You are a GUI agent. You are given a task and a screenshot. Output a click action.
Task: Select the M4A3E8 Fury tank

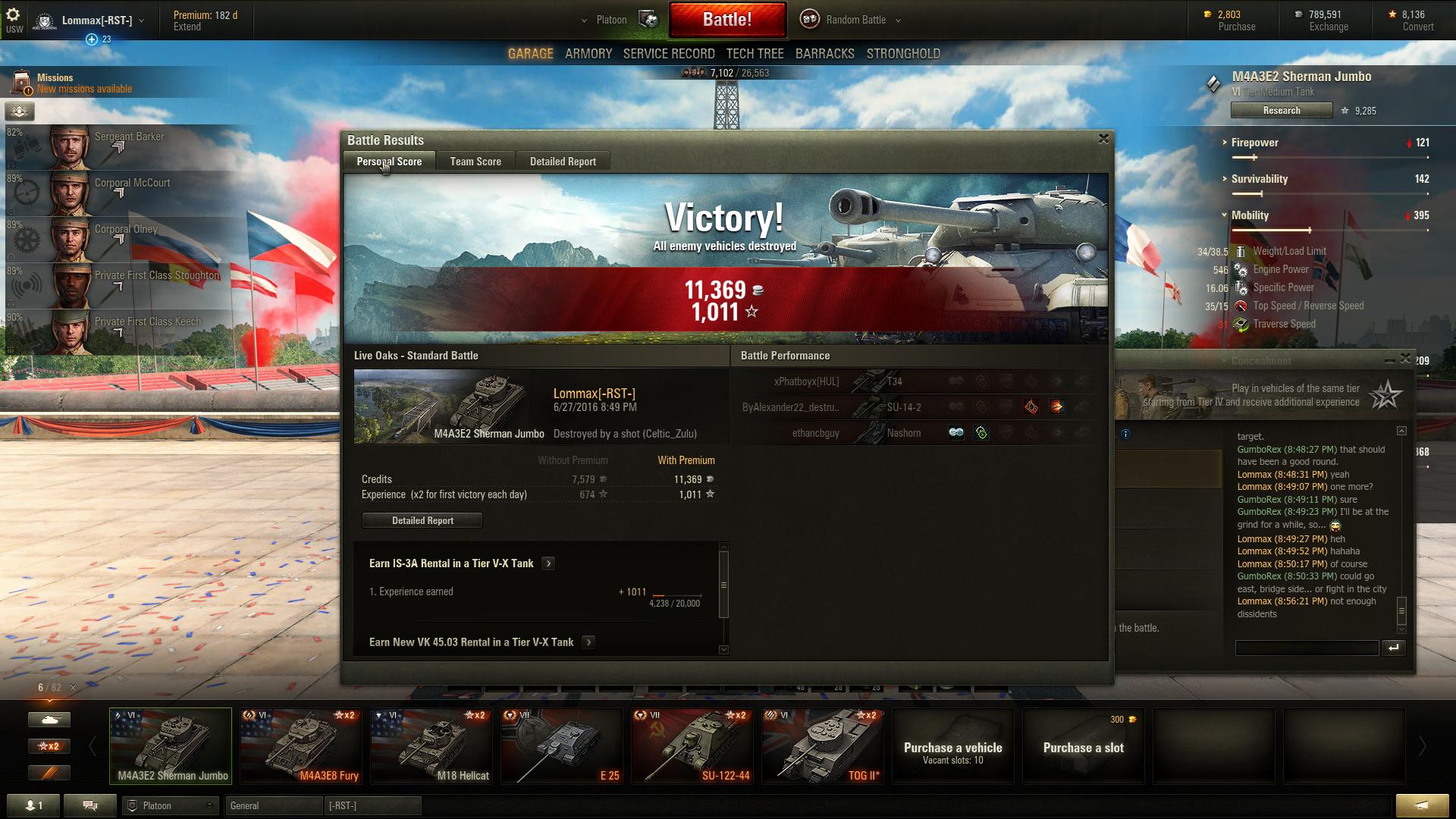coord(301,746)
